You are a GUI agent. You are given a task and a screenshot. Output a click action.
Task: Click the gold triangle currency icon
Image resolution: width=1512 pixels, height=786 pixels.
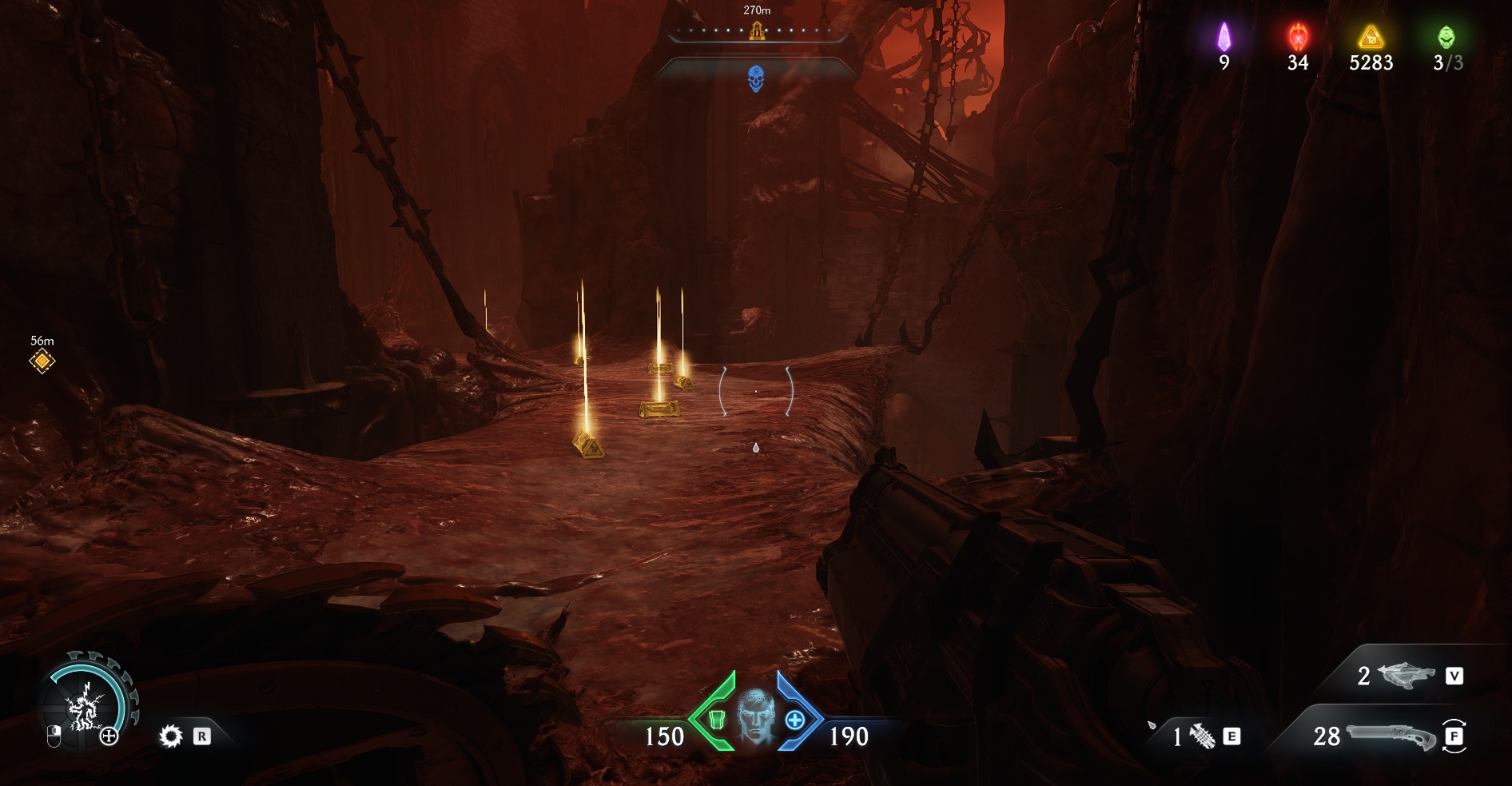coord(1371,37)
